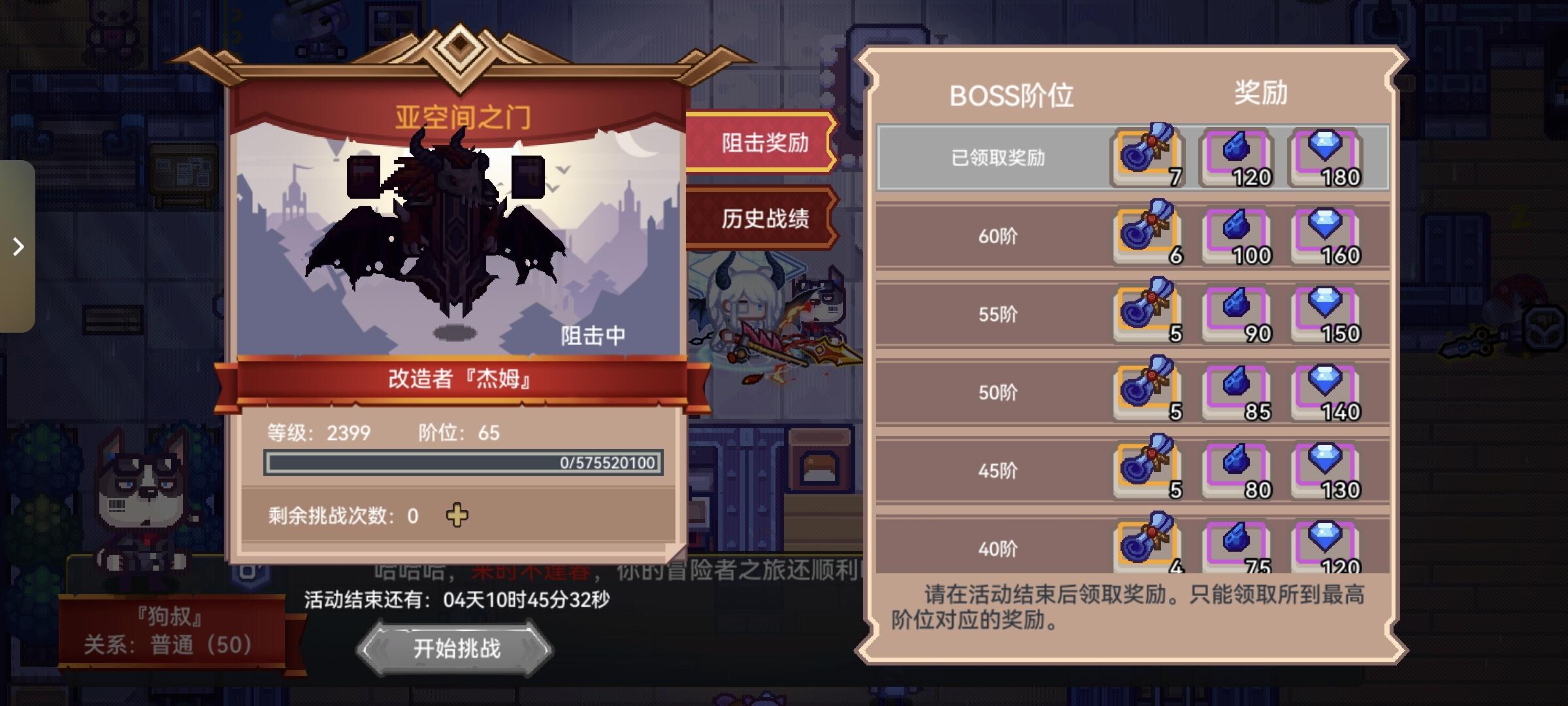
Task: Click the purple crystal icon showing 120 rewards
Action: pyautogui.click(x=1241, y=156)
